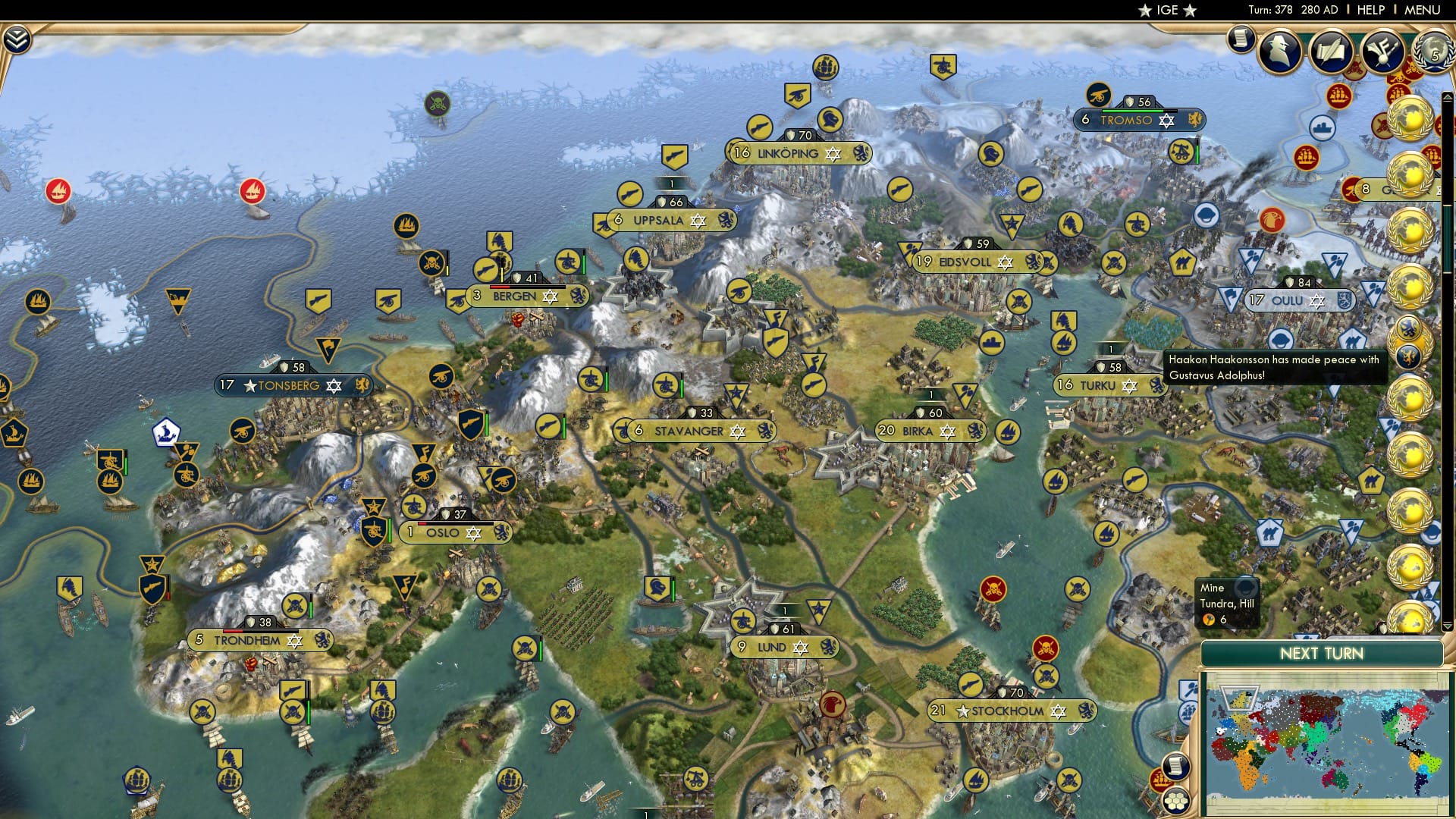The image size is (1456, 819).
Task: Click the red ship notification left of the minimap
Action: click(1159, 780)
